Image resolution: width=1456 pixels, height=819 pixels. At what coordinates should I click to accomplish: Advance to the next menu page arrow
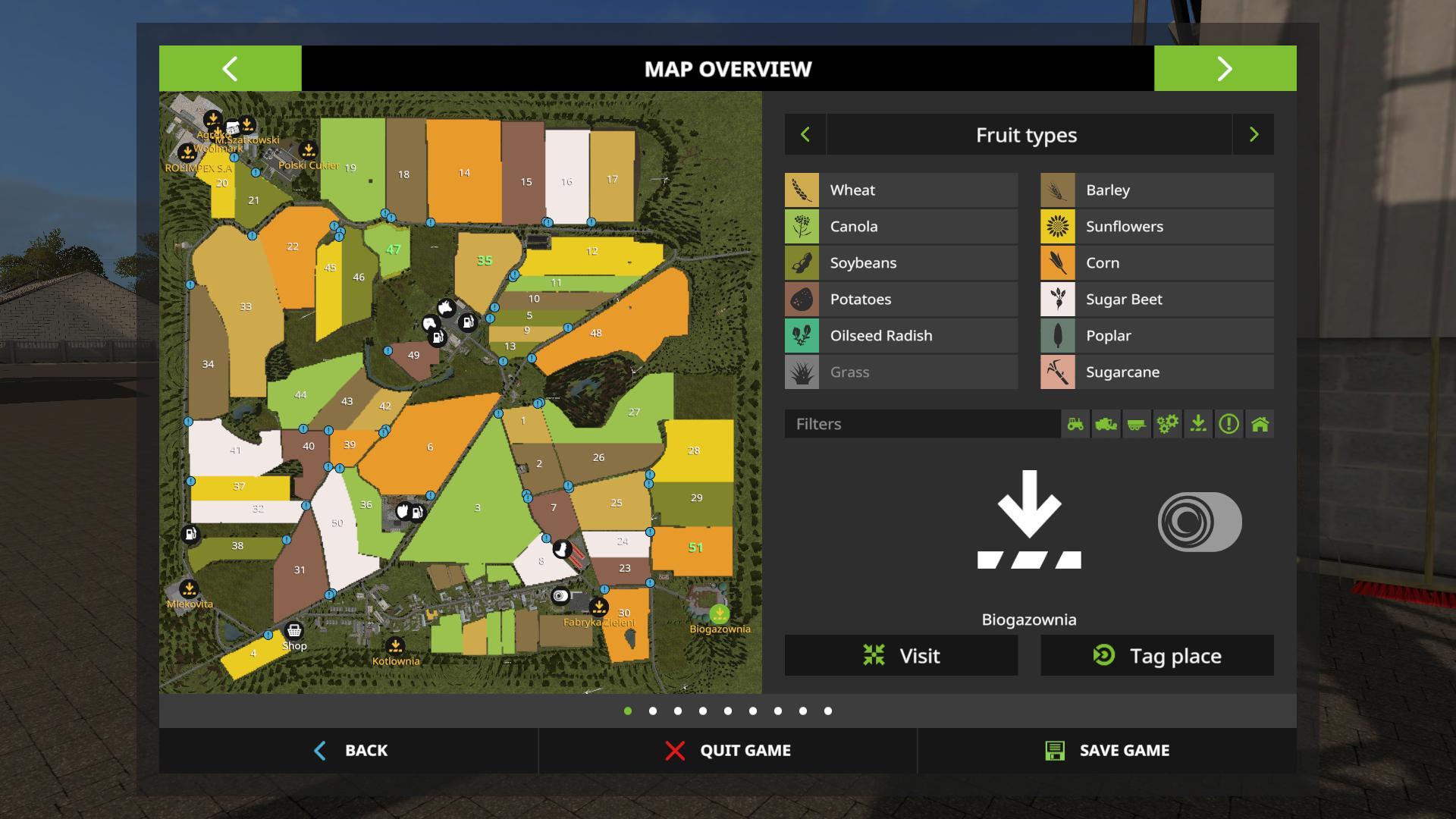click(1225, 68)
